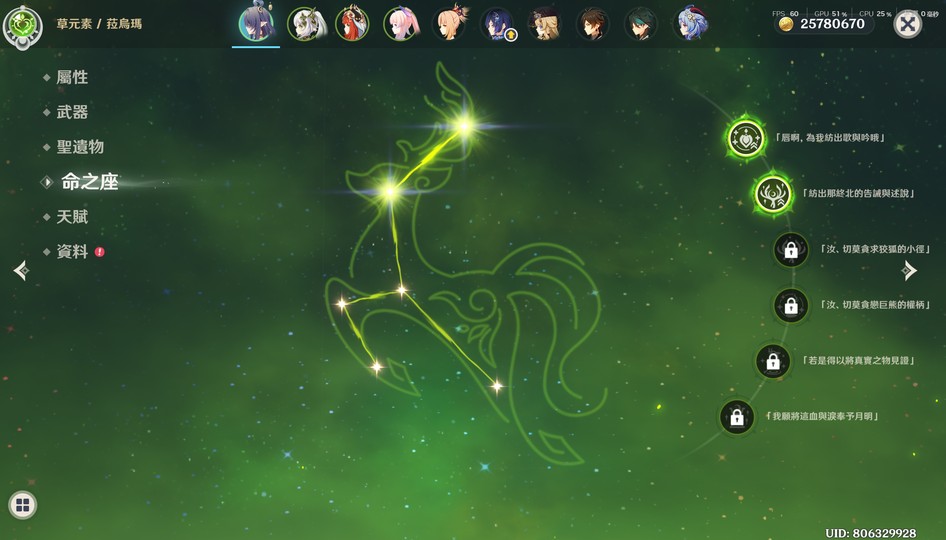This screenshot has width=946, height=540.
Task: View constellation 「唇啊, 為我紡出歌與吟哦」
Action: (x=745, y=138)
